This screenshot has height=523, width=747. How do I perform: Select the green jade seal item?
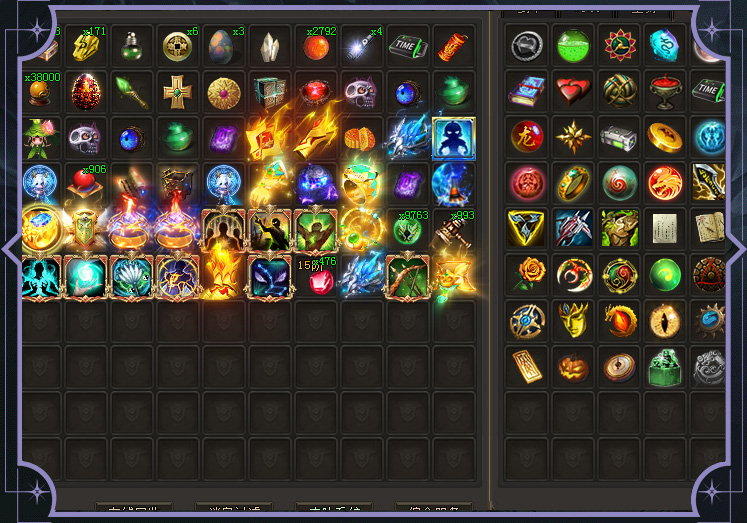point(665,366)
